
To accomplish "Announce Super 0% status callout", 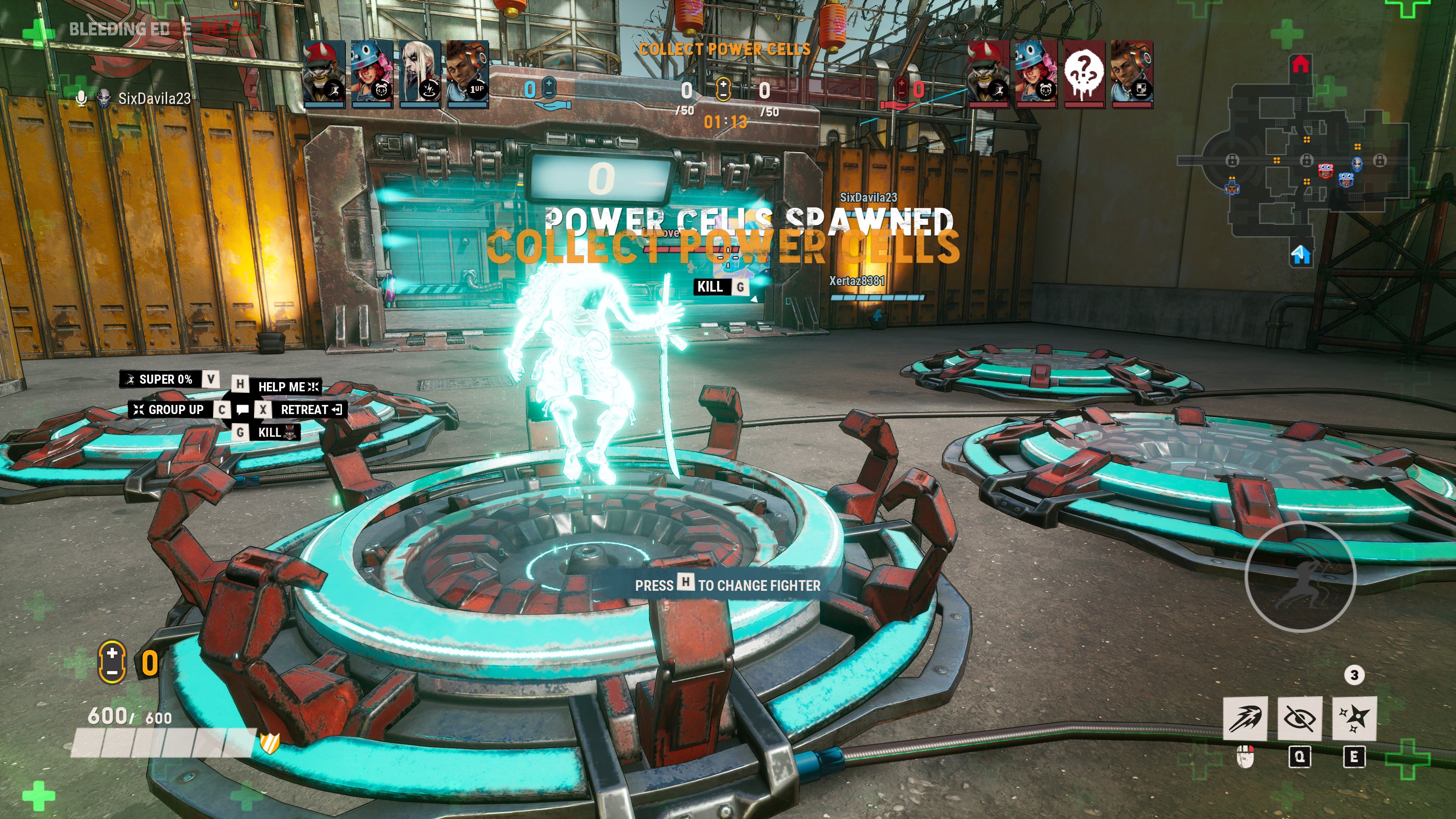I will point(160,379).
